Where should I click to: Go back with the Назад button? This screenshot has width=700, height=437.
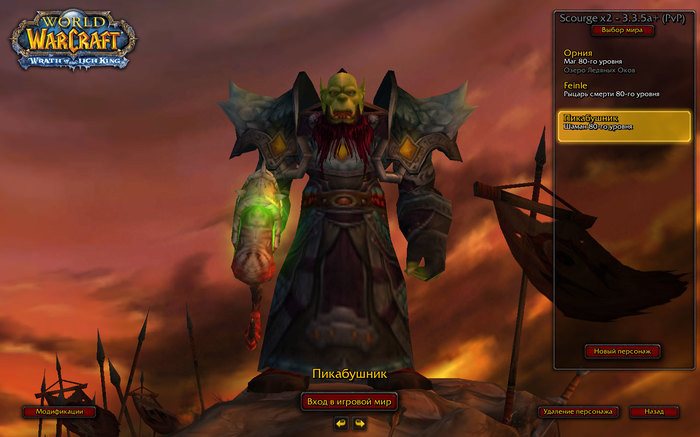(x=654, y=411)
